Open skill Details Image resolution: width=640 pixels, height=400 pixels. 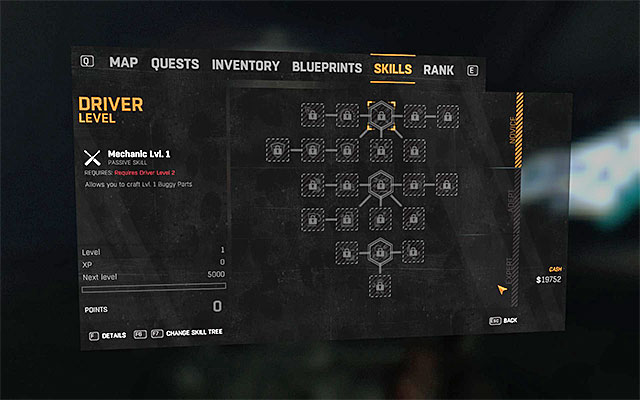tap(113, 335)
